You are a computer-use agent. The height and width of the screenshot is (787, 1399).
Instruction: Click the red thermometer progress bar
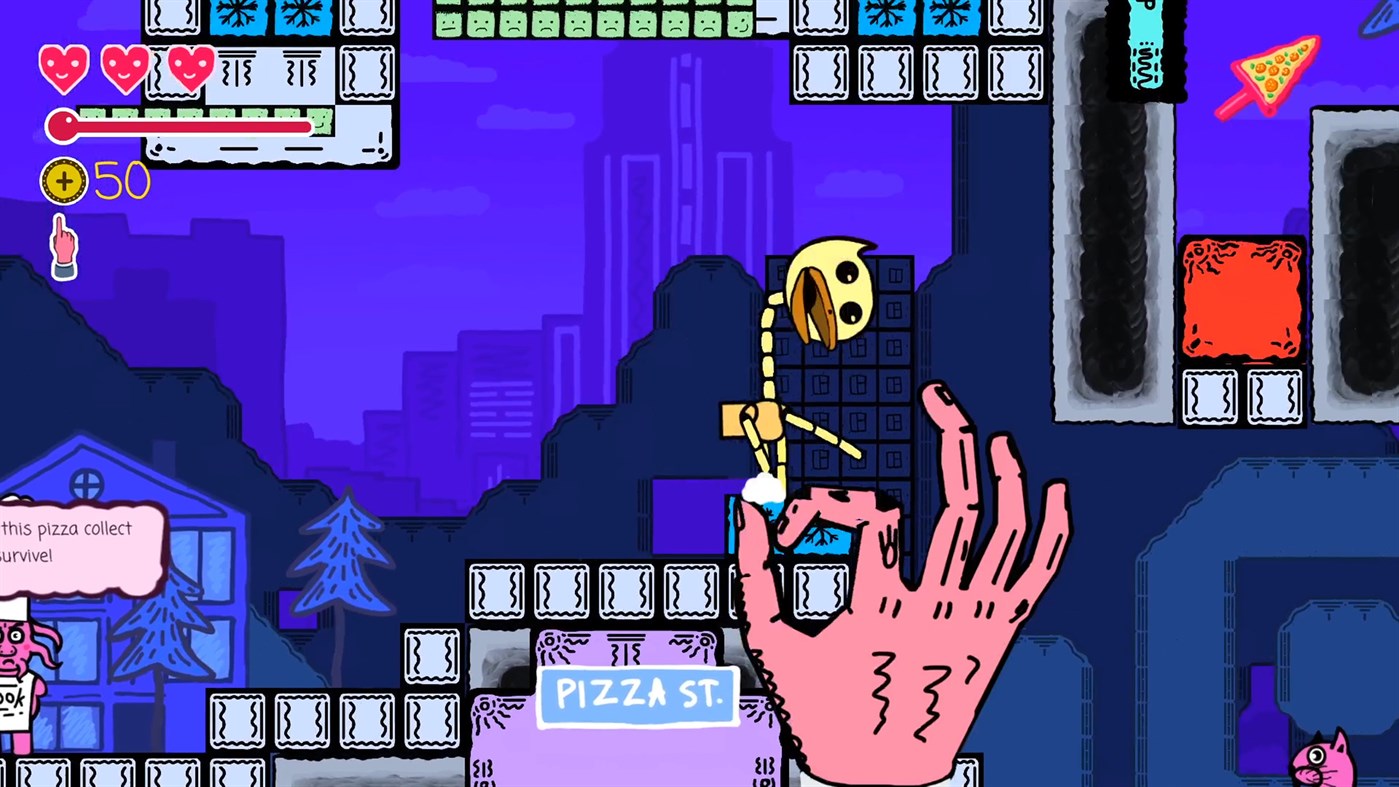(x=180, y=126)
